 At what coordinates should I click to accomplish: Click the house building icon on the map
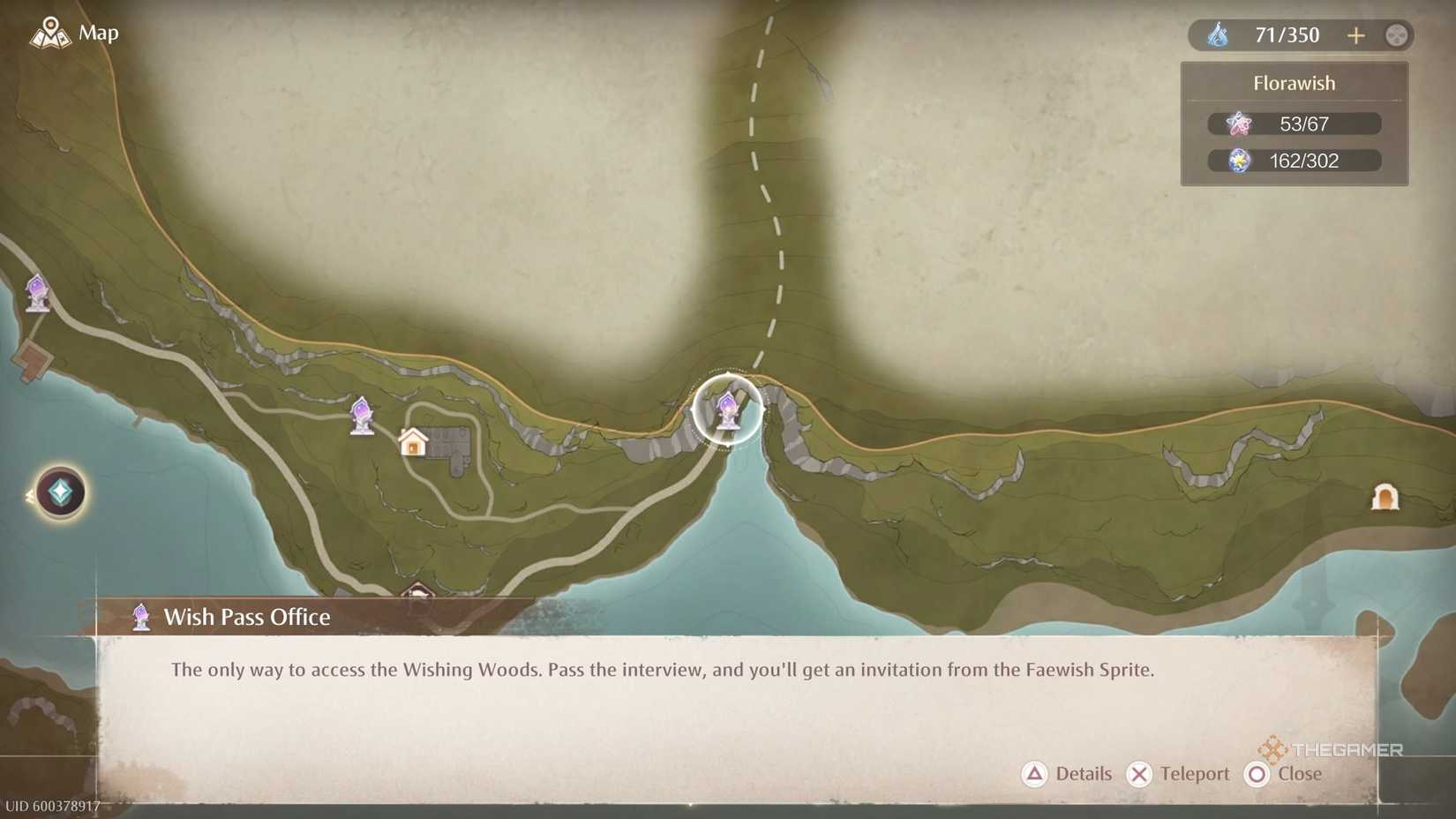pos(413,444)
